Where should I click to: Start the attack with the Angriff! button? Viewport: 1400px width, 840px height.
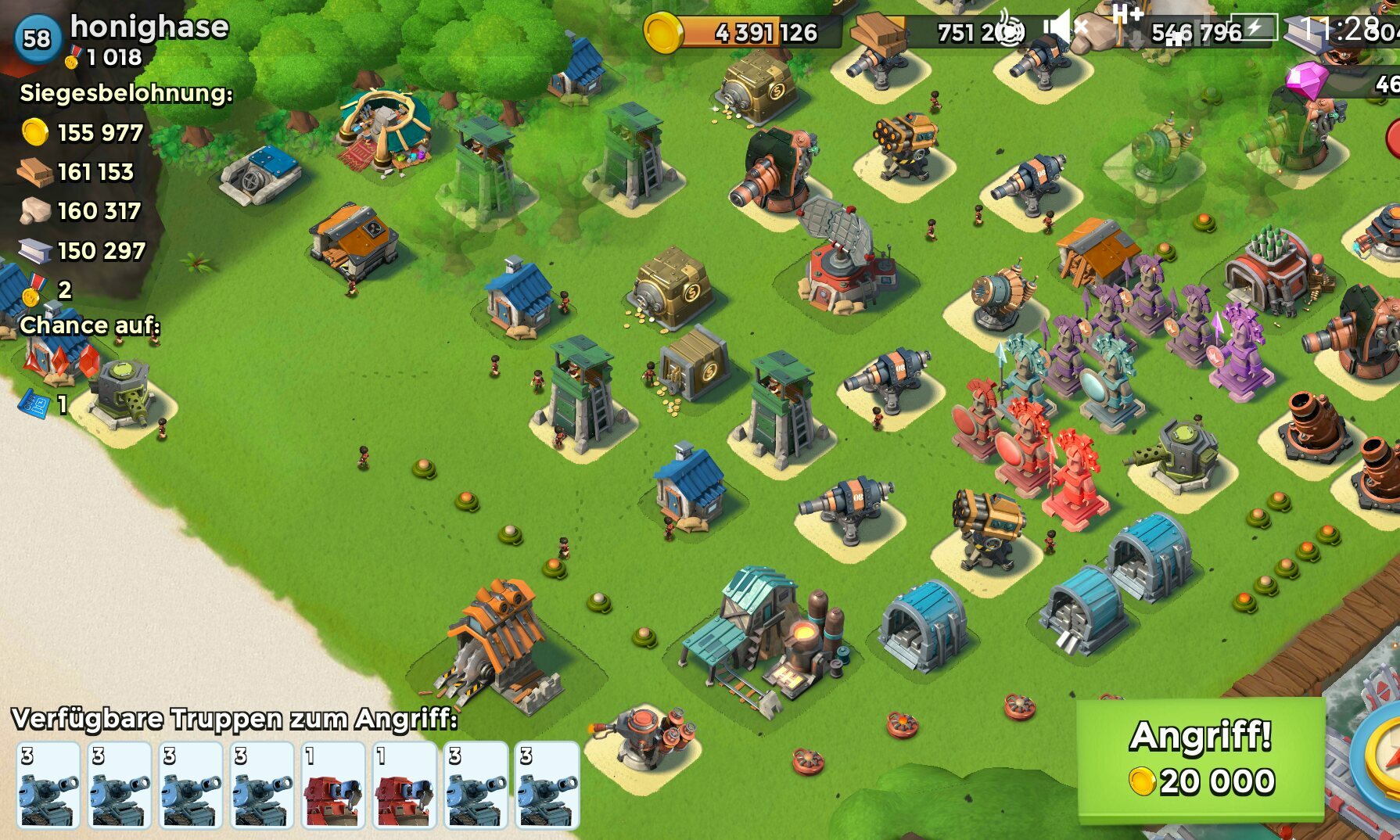(x=1201, y=758)
